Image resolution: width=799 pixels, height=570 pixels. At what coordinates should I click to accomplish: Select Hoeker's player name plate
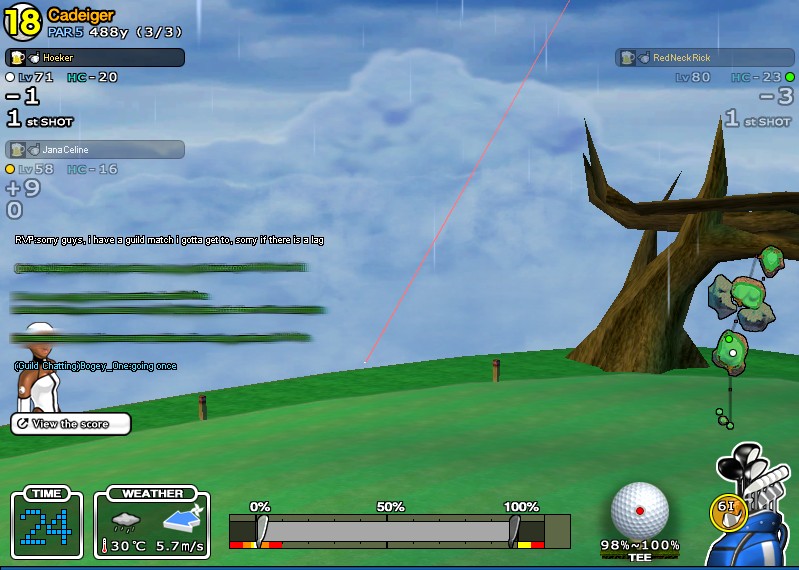95,58
